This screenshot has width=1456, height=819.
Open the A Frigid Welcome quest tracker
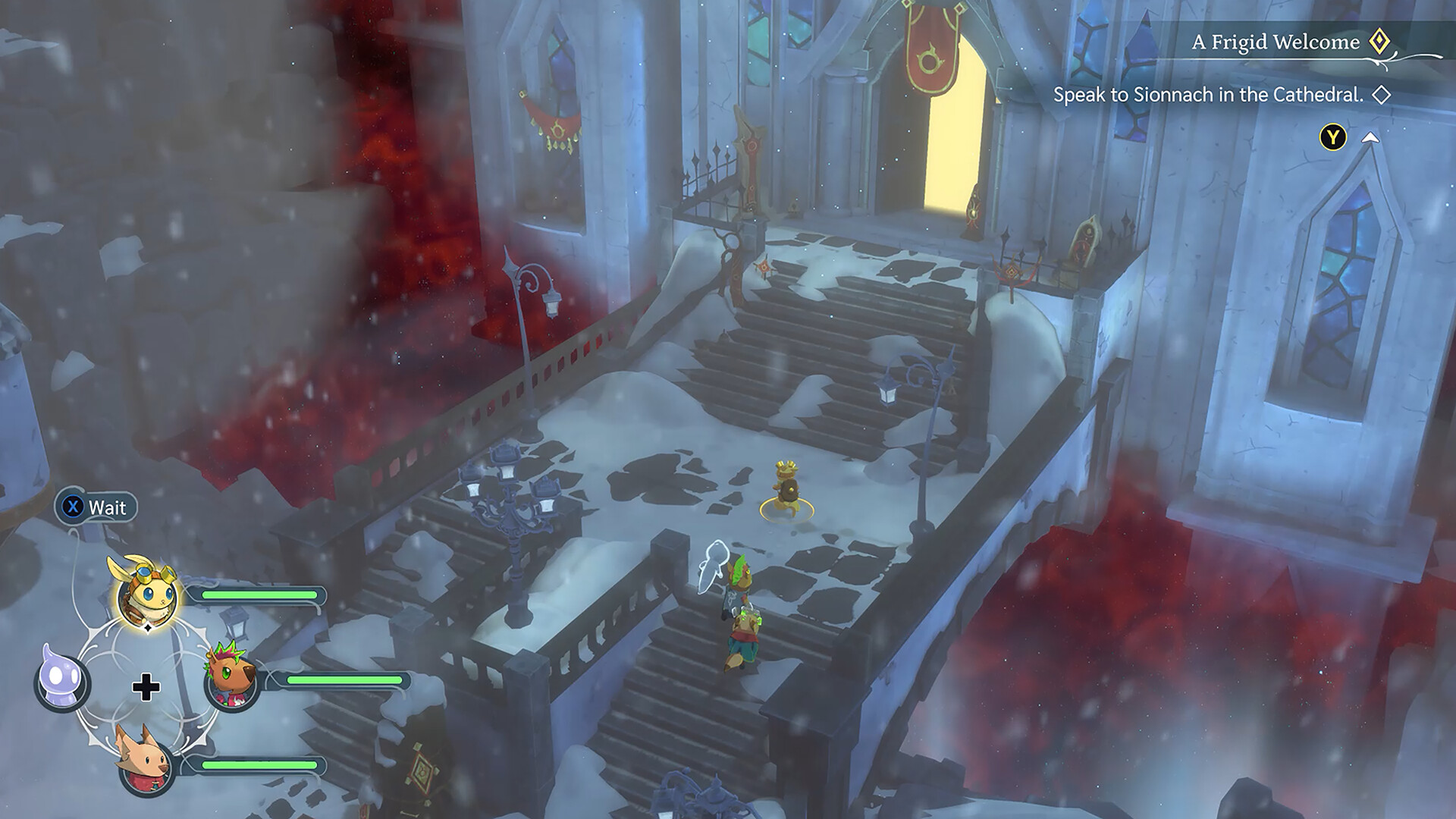(x=1276, y=42)
